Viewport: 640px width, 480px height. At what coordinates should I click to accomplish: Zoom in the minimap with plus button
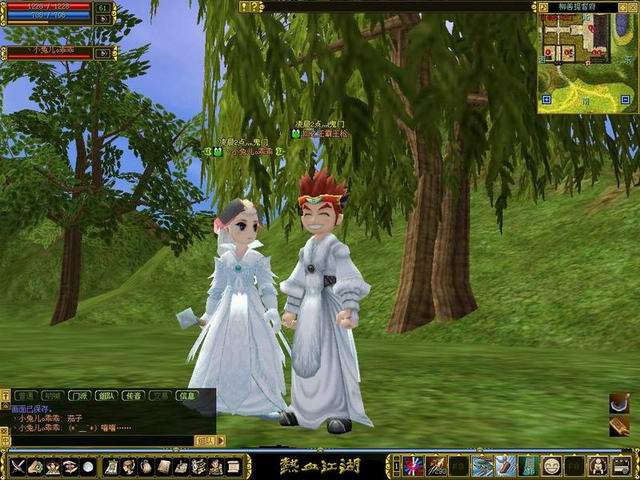[x=545, y=100]
